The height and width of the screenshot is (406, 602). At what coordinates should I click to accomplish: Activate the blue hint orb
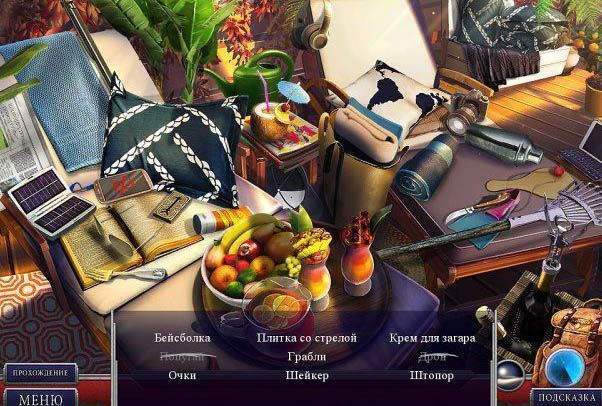[563, 365]
